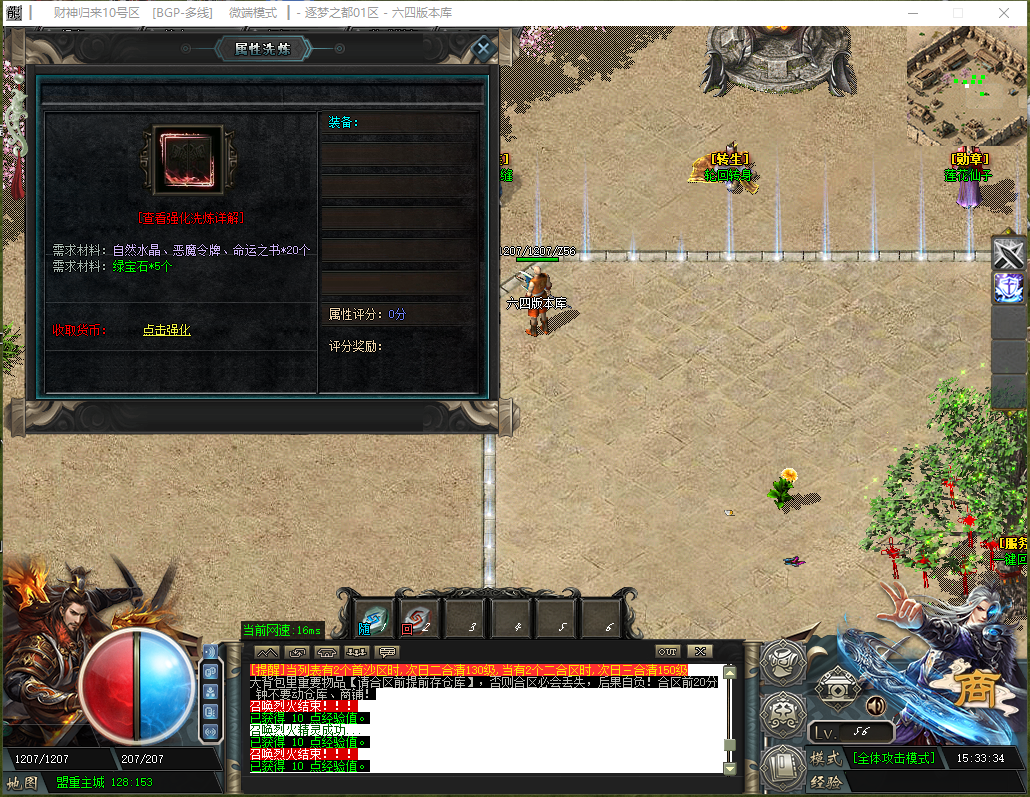
Task: Select the speech bubble chat channel button
Action: pos(386,652)
